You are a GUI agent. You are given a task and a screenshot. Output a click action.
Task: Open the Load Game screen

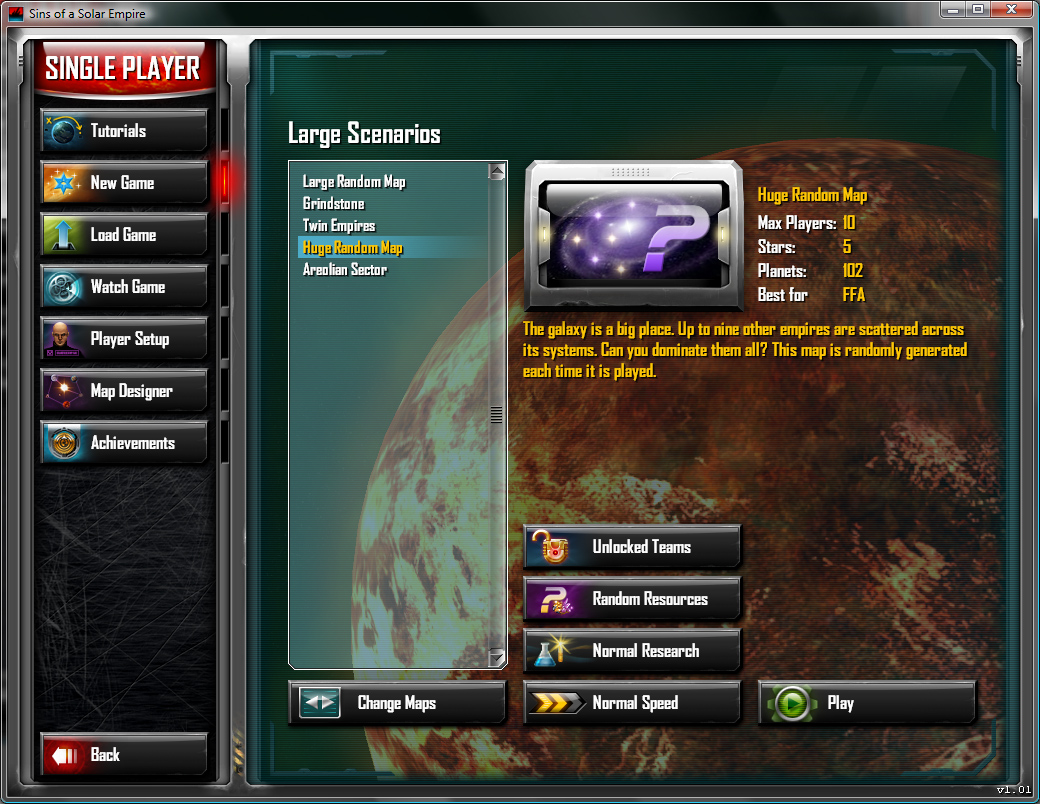point(124,235)
